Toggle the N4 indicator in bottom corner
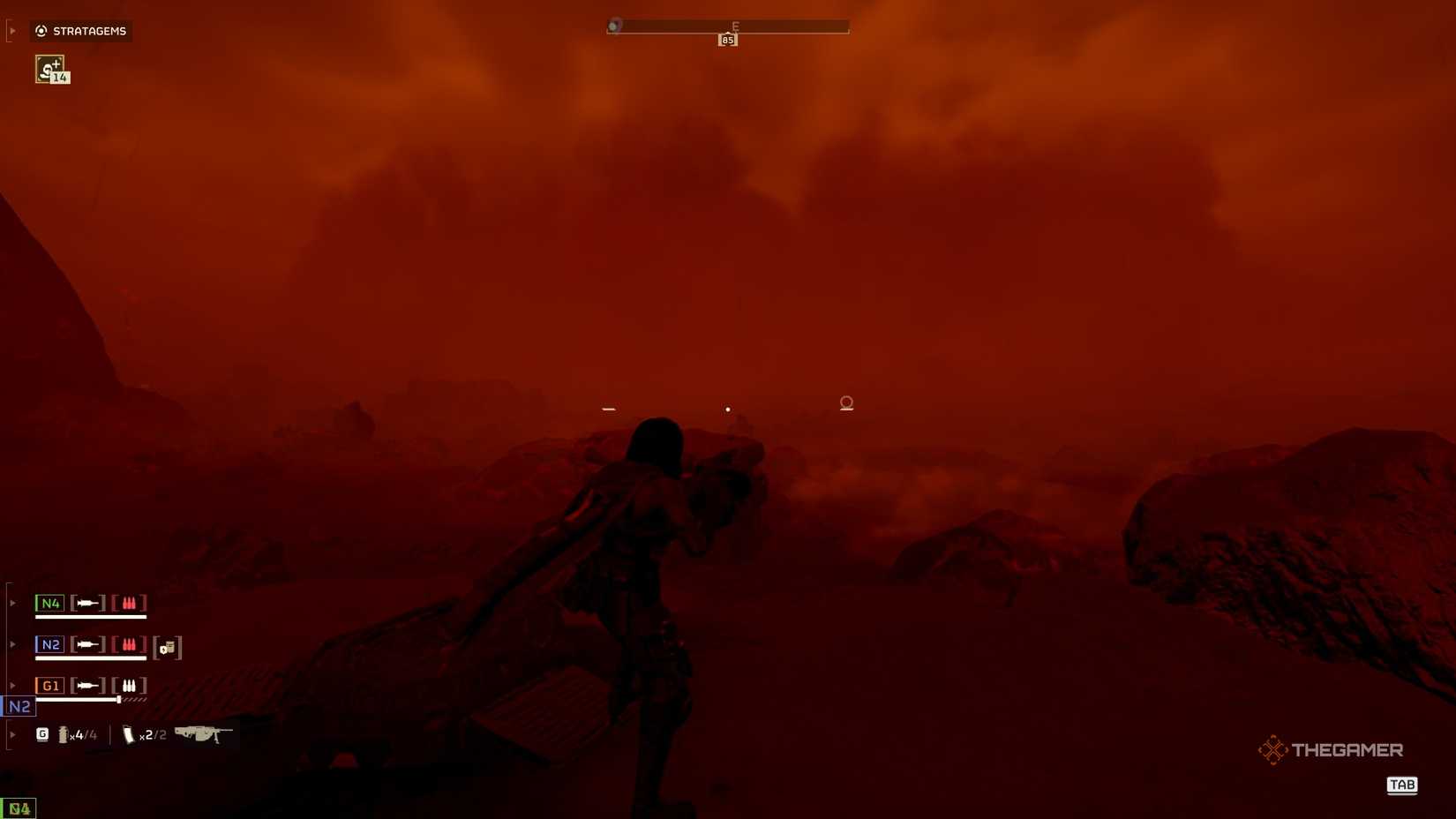 click(x=19, y=808)
